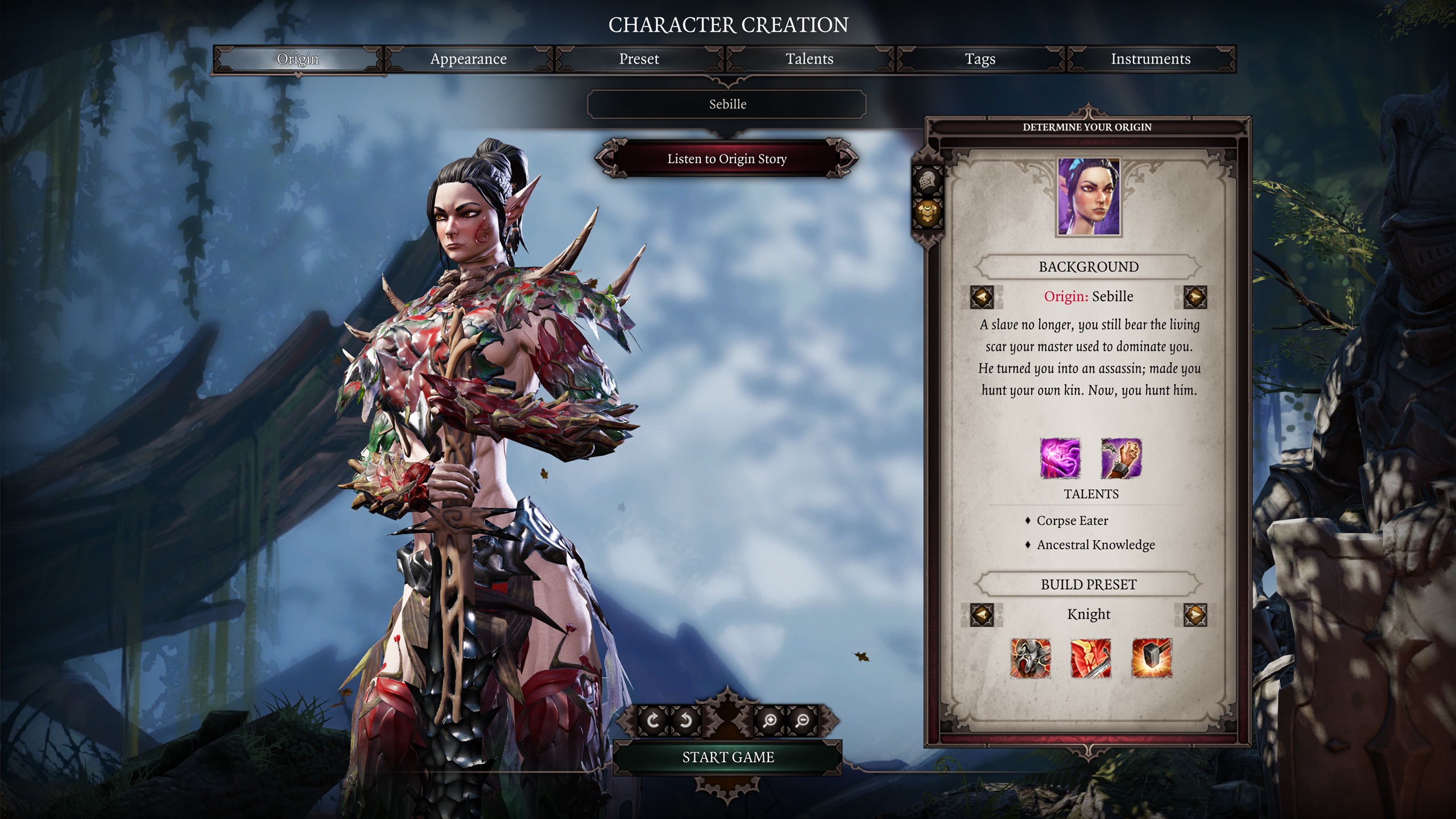Inspect the horned skull skill icon
1456x819 pixels.
coord(1030,658)
